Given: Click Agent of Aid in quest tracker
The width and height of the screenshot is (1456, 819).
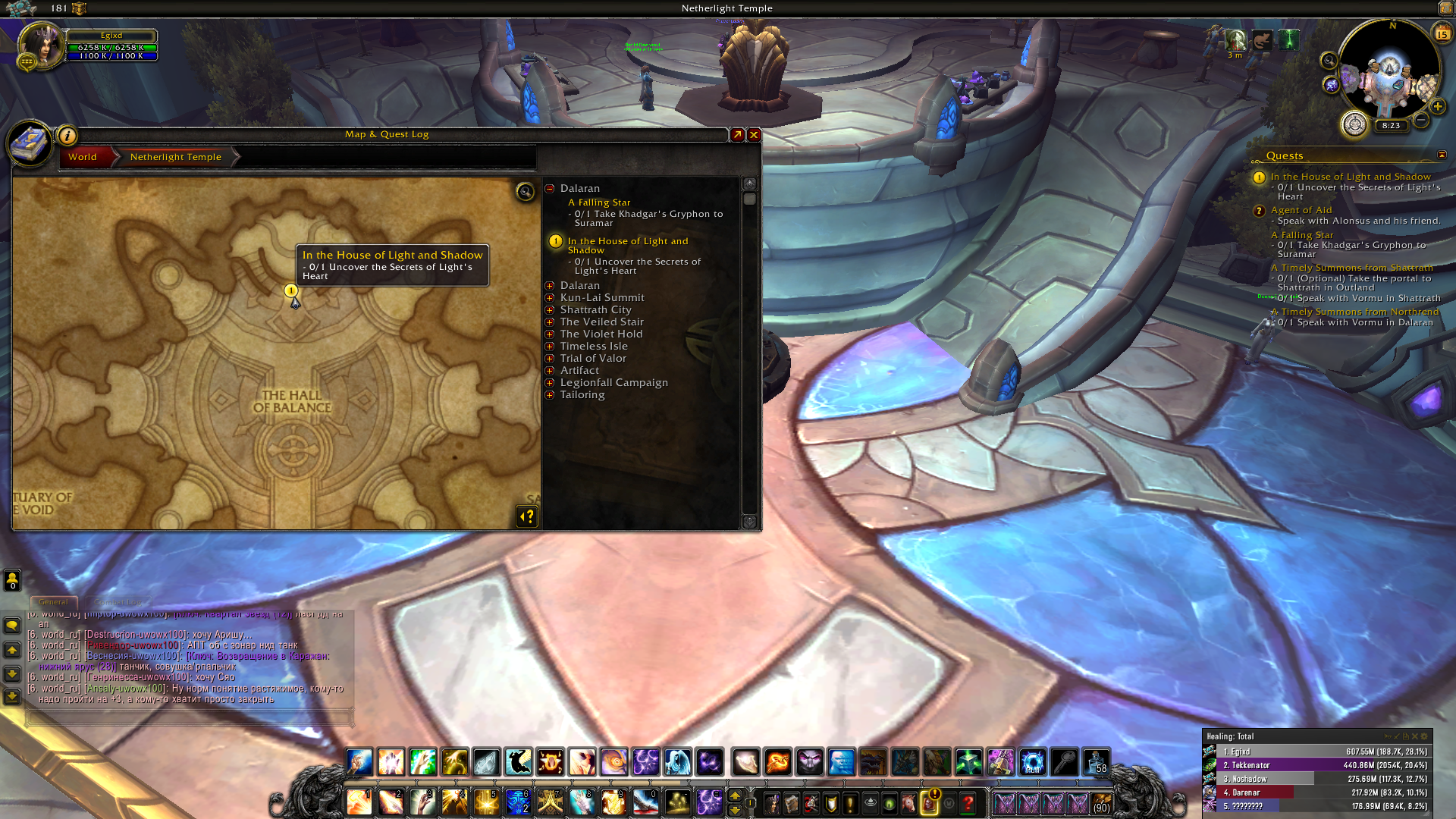Looking at the screenshot, I should [1301, 210].
